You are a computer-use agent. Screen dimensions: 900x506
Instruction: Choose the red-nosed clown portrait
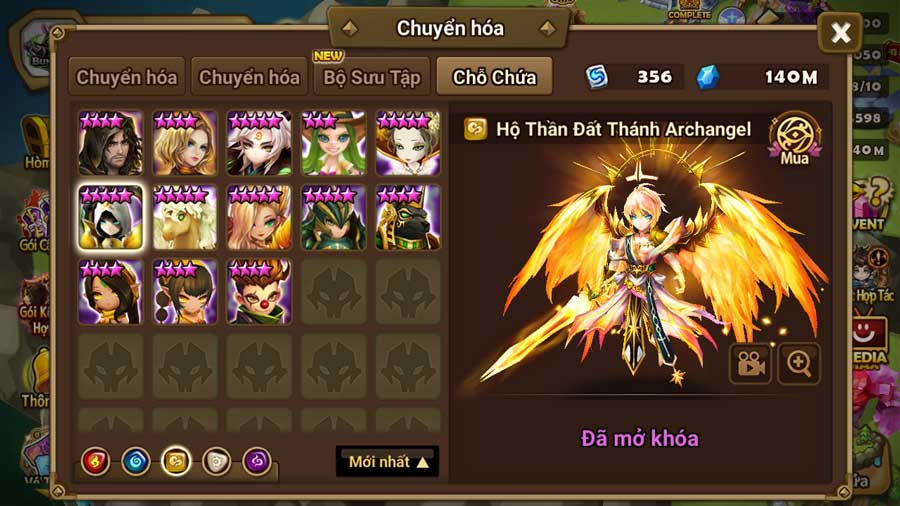coord(259,291)
